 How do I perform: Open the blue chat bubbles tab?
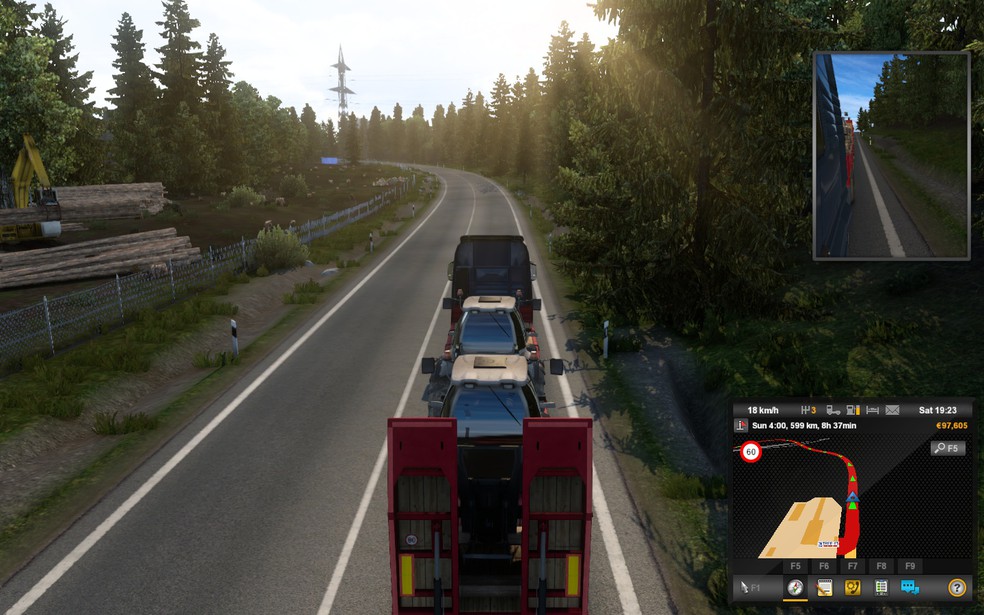point(910,588)
